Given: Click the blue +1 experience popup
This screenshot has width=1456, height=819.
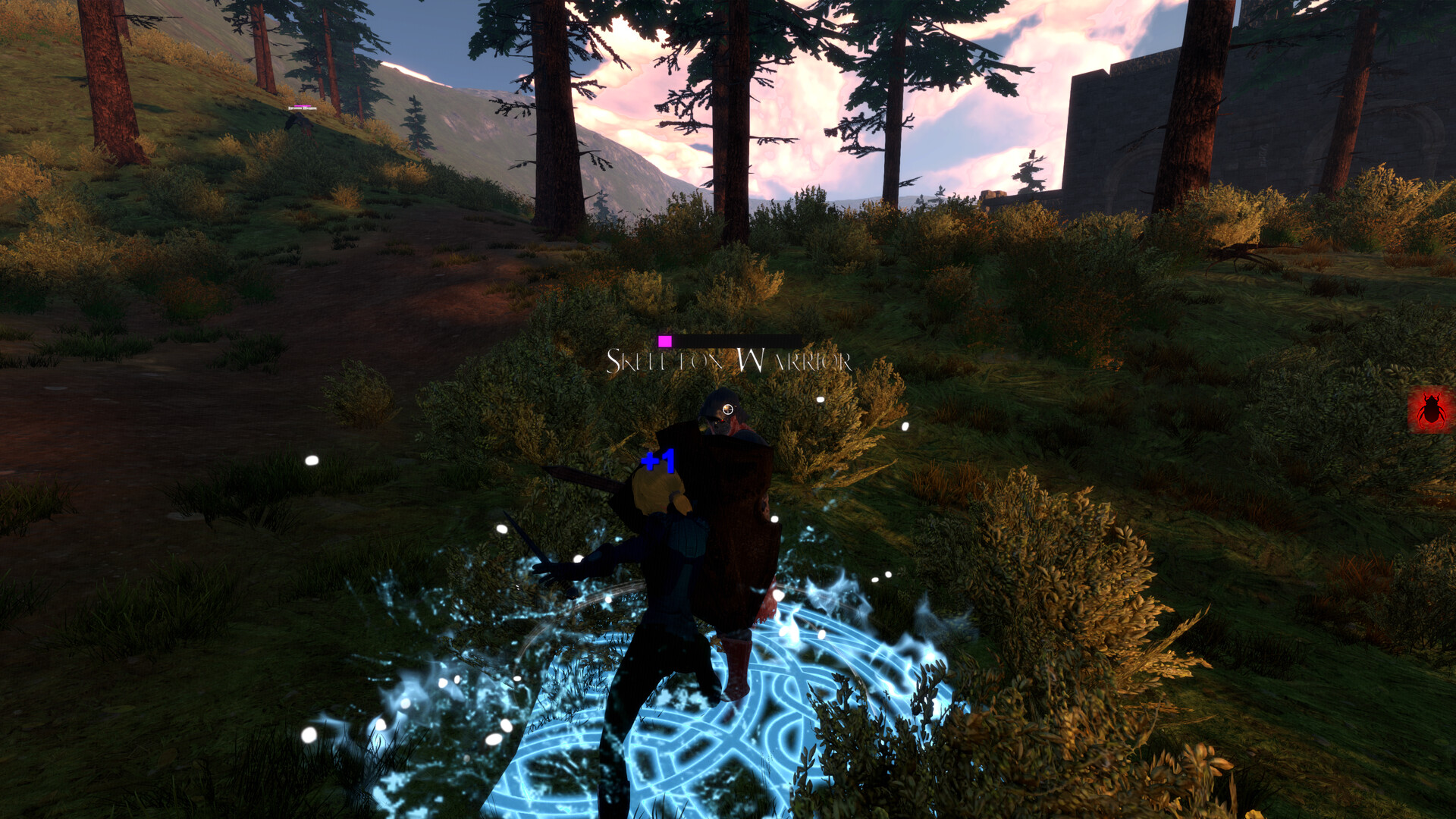Looking at the screenshot, I should (x=657, y=460).
